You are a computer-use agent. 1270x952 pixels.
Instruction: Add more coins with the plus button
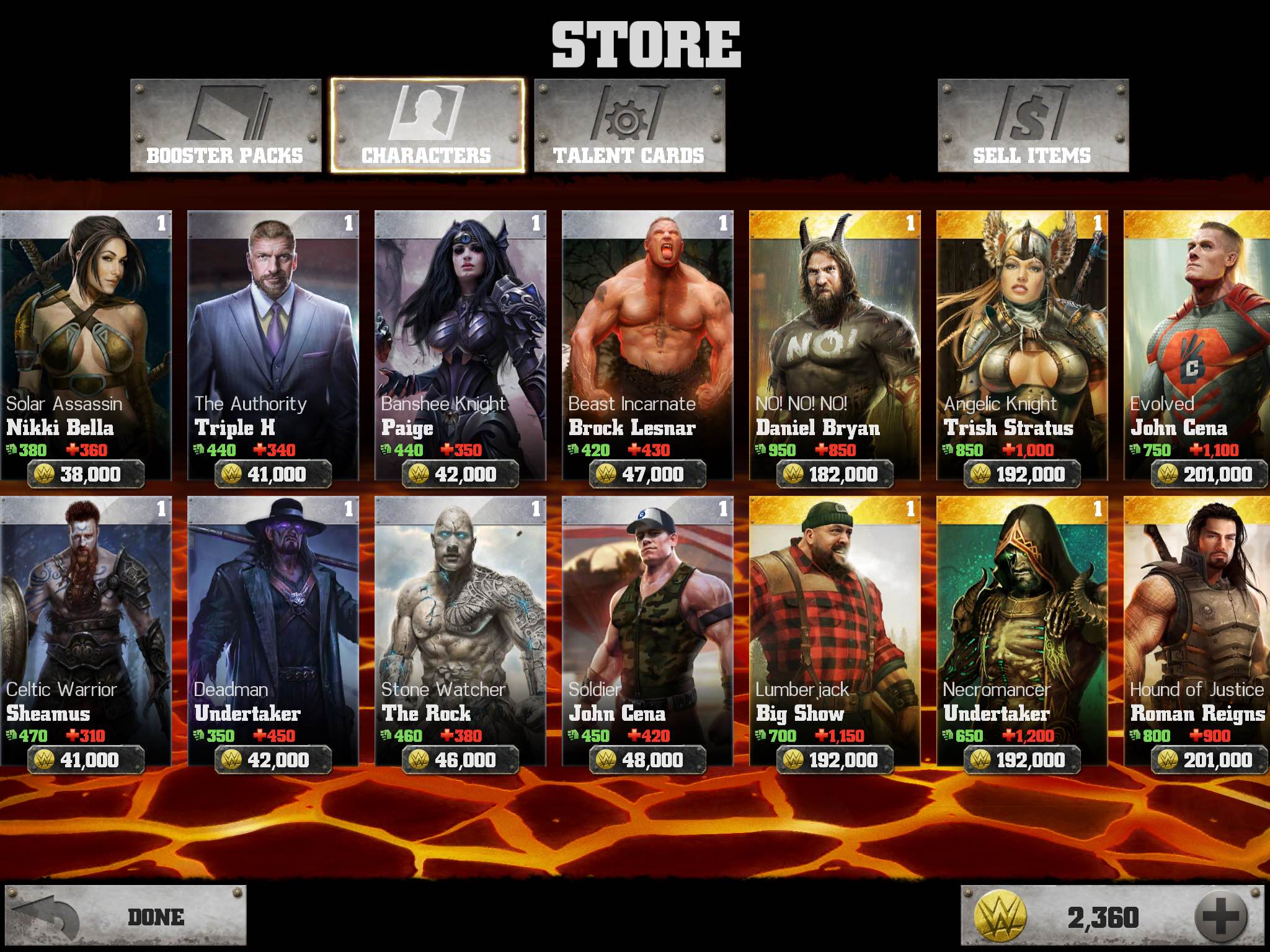1221,917
